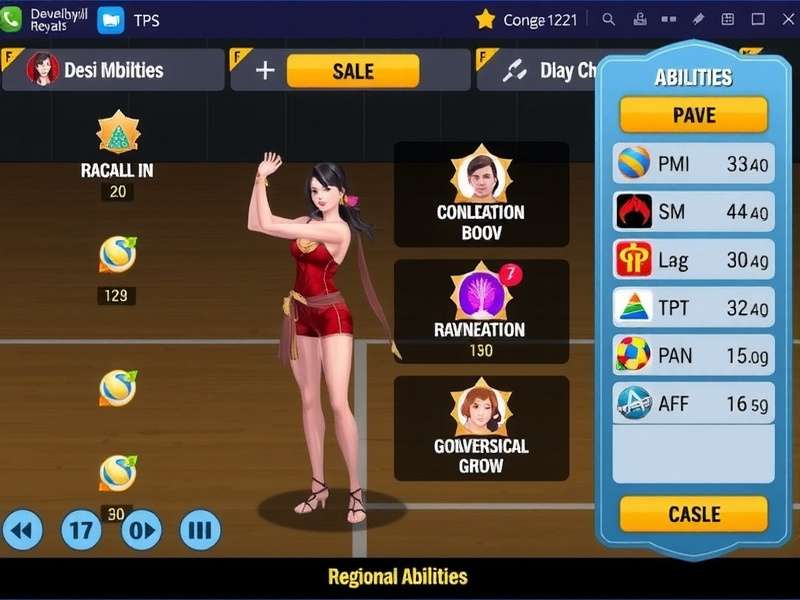Image resolution: width=800 pixels, height=600 pixels.
Task: Pick the TPT ability row
Action: 693,308
